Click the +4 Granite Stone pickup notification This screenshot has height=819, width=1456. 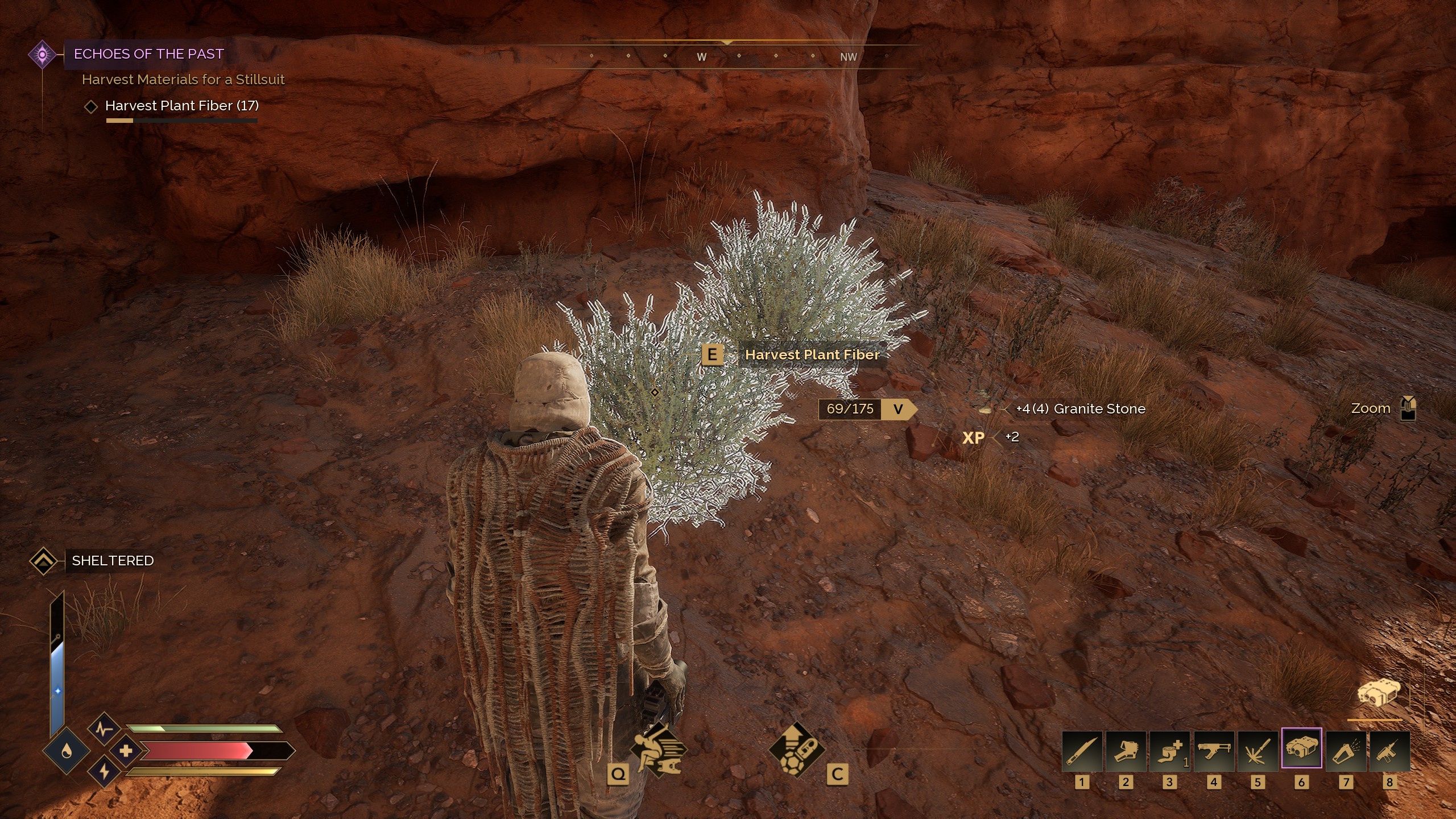pos(1081,408)
